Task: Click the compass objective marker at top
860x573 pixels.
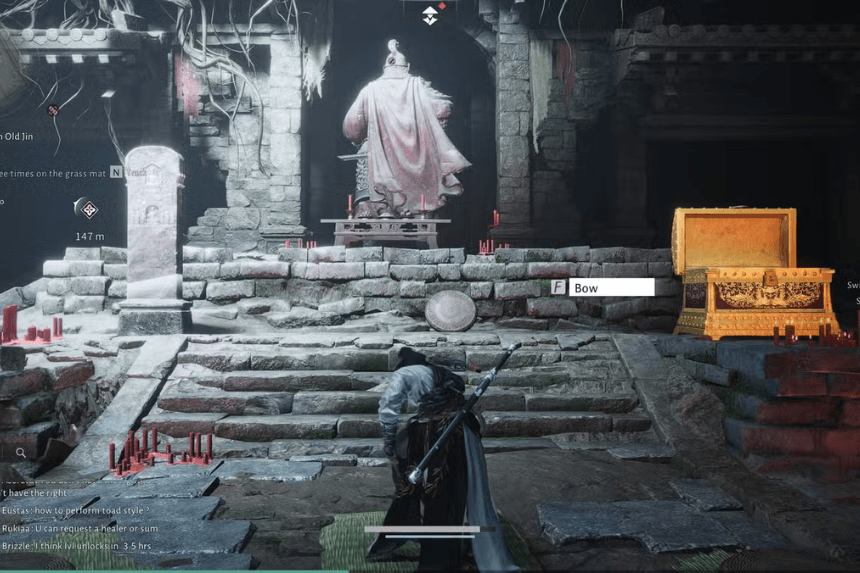Action: (x=429, y=14)
